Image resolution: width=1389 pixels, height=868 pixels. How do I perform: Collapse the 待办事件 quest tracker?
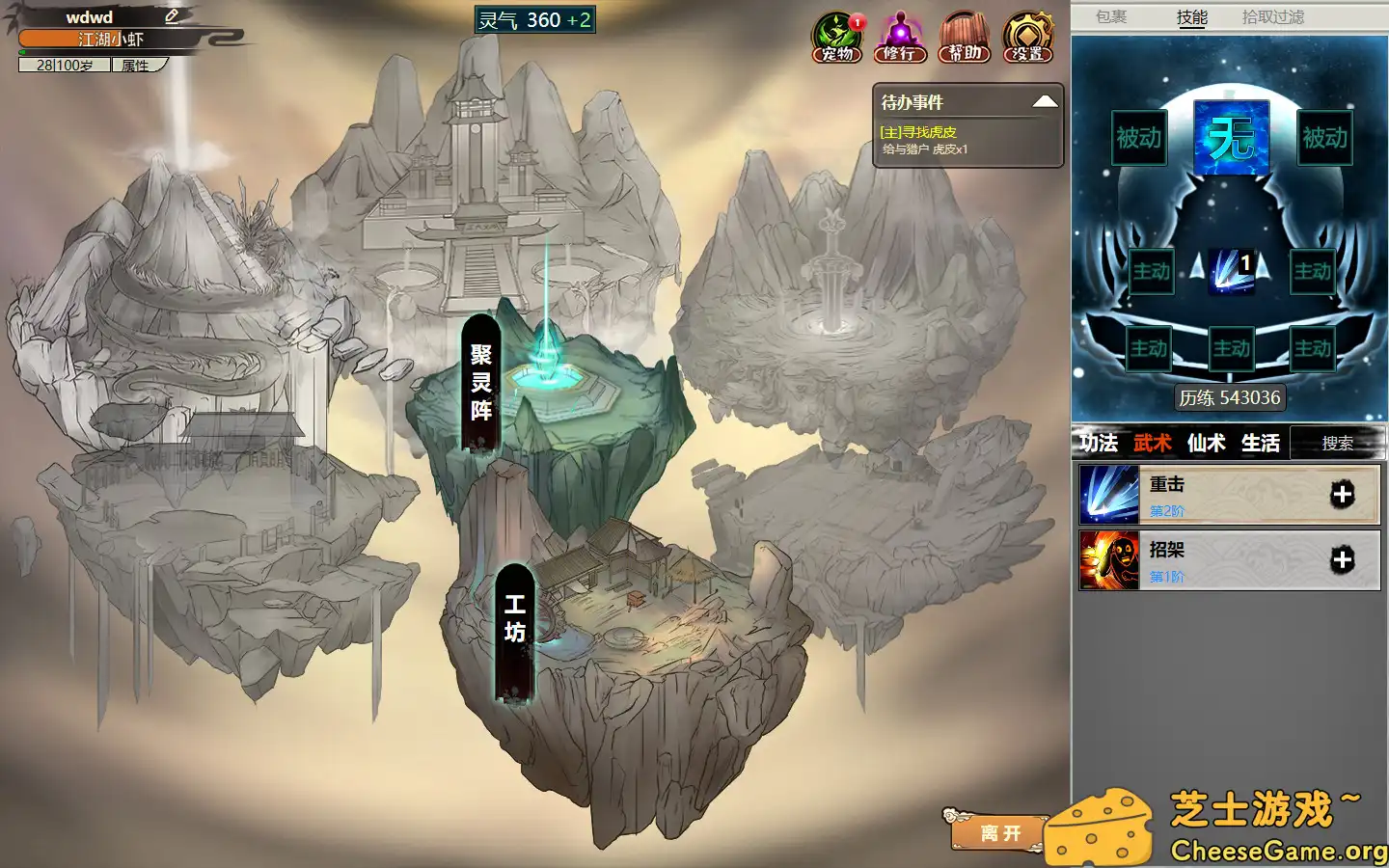(1045, 102)
